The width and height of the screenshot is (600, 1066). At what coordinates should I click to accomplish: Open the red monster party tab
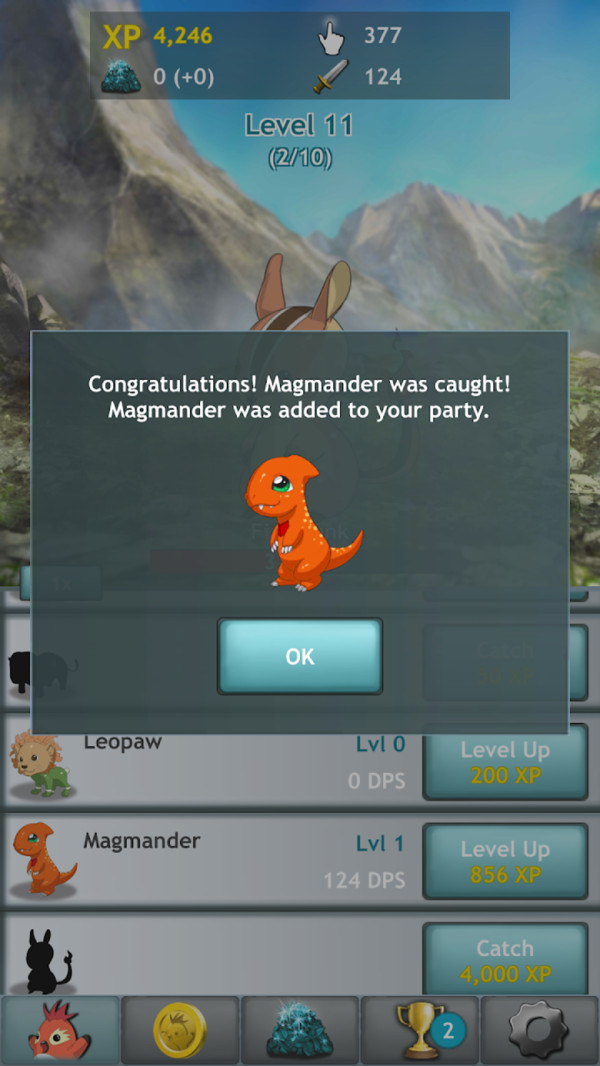[x=60, y=1029]
